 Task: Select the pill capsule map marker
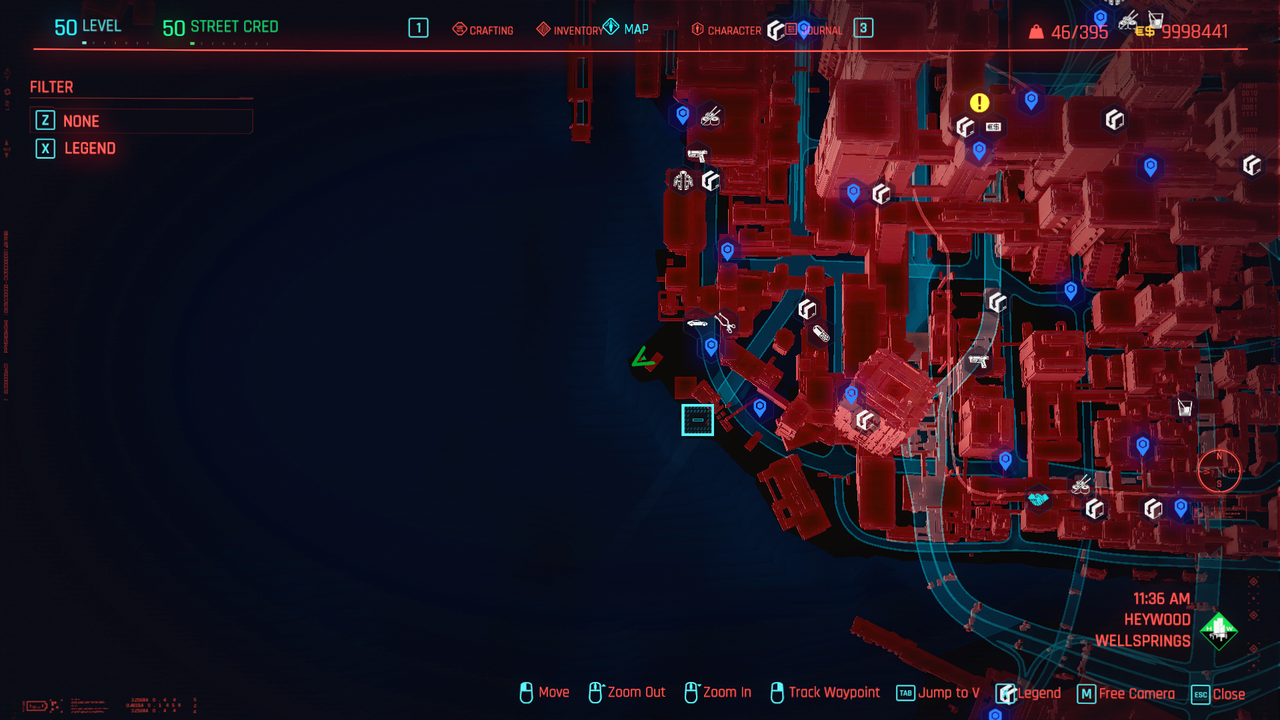tap(821, 334)
